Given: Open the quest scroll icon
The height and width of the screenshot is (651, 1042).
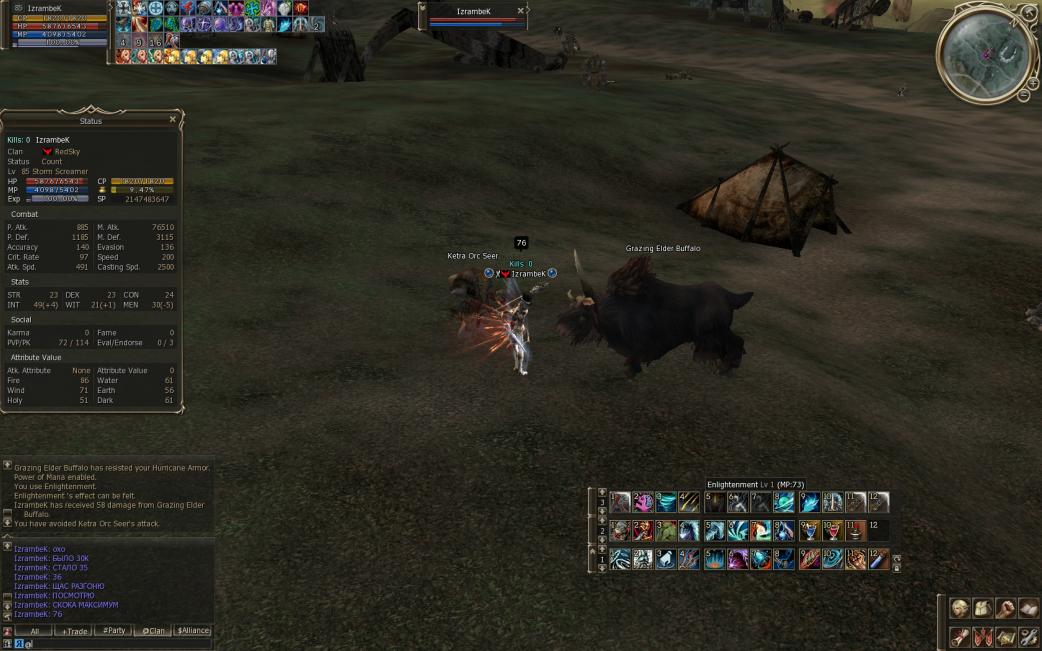Looking at the screenshot, I should (x=959, y=636).
